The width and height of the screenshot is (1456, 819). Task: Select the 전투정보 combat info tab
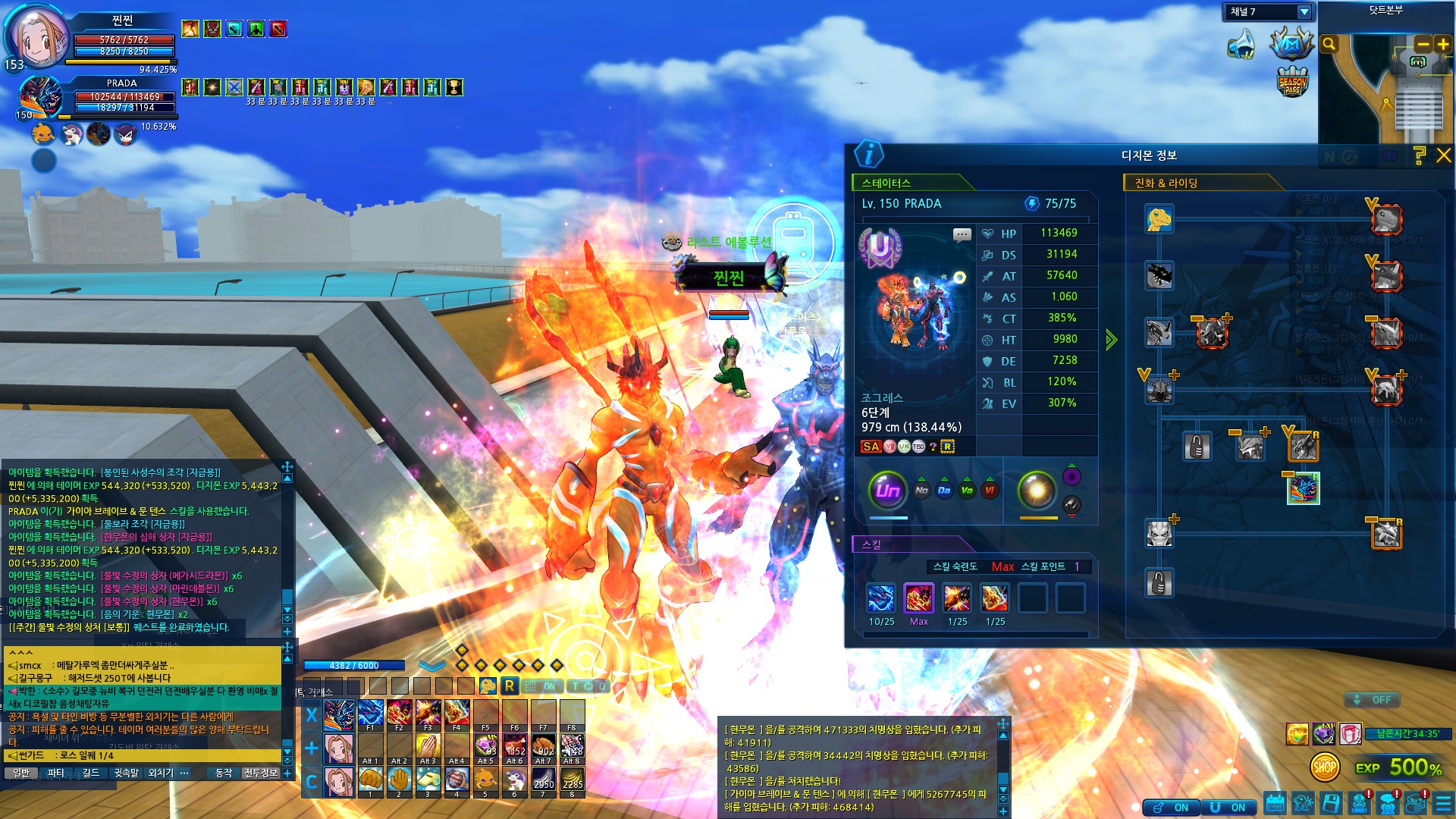click(x=260, y=773)
